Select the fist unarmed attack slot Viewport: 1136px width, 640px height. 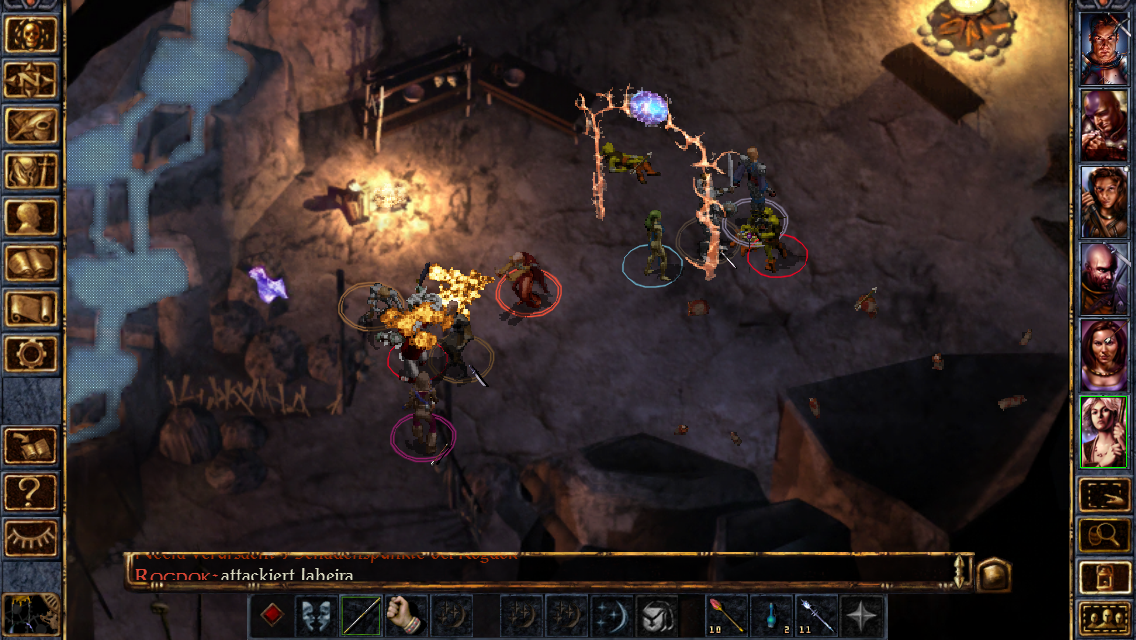[406, 615]
